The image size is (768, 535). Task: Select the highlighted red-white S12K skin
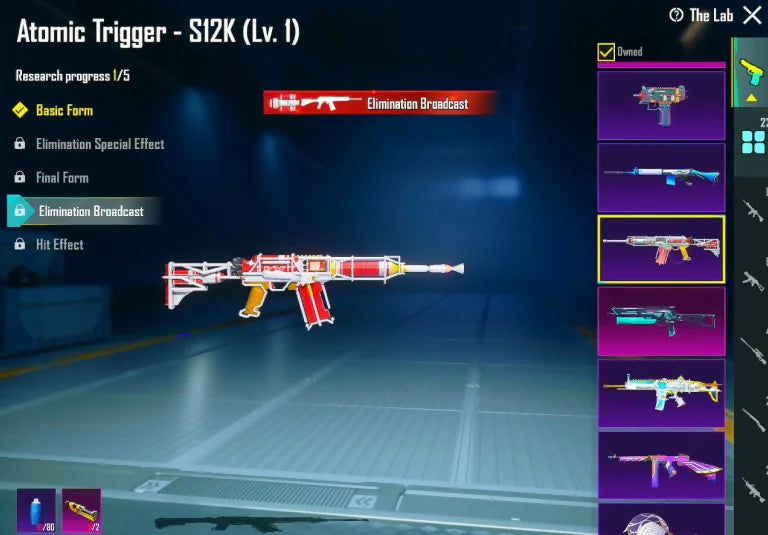[x=661, y=249]
